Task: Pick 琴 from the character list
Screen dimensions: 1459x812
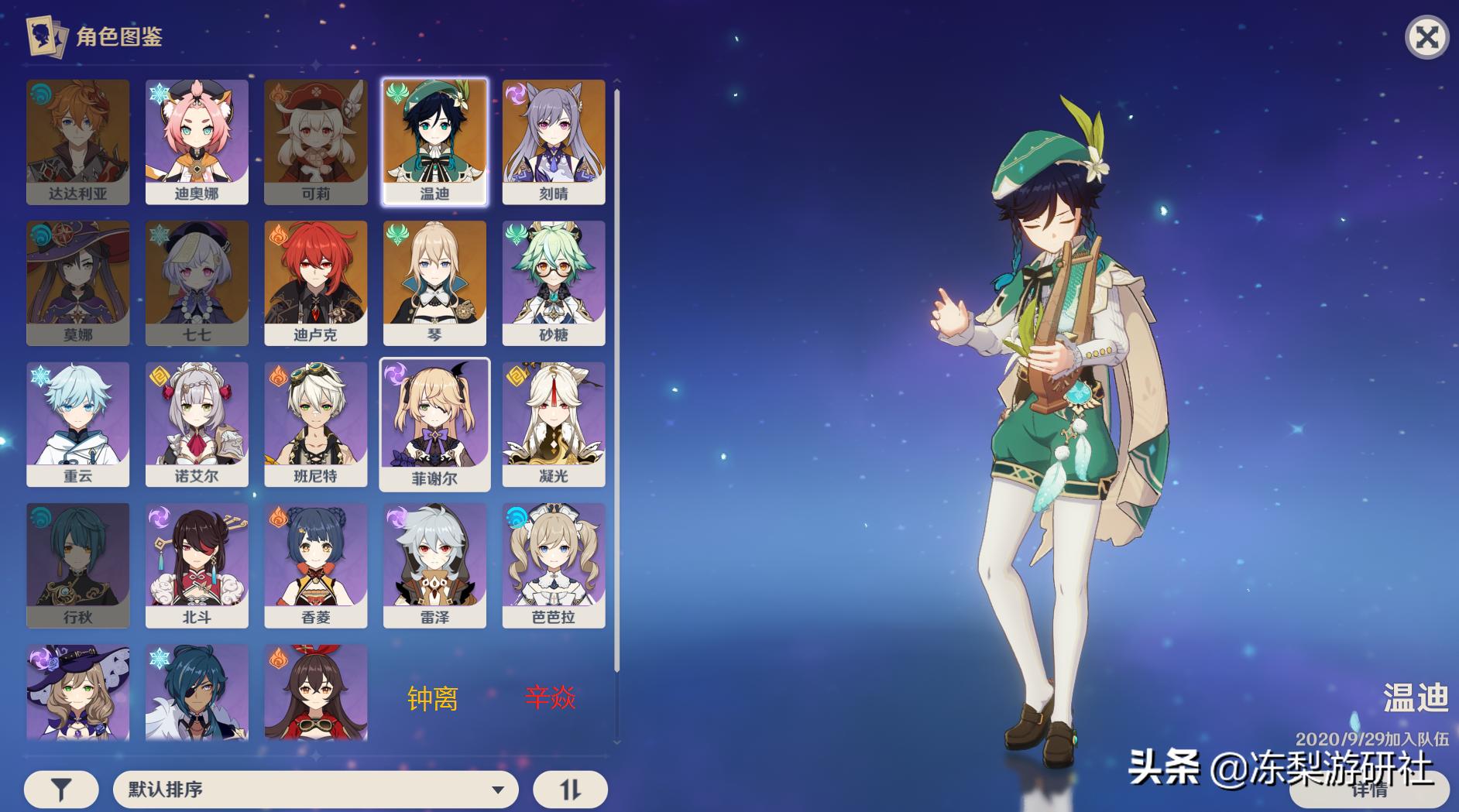Action: coord(434,283)
